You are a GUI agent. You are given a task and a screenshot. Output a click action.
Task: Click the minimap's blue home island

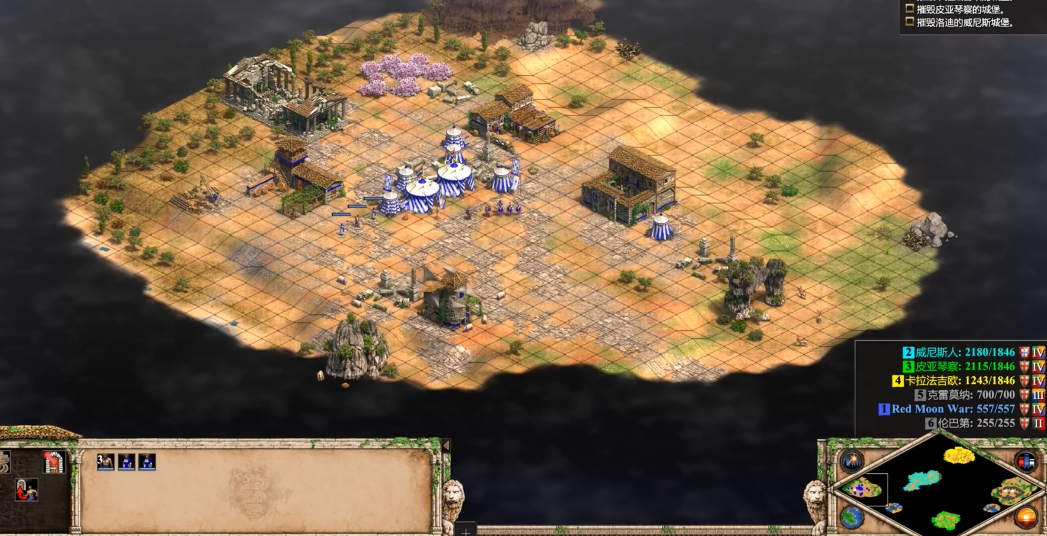pyautogui.click(x=864, y=488)
